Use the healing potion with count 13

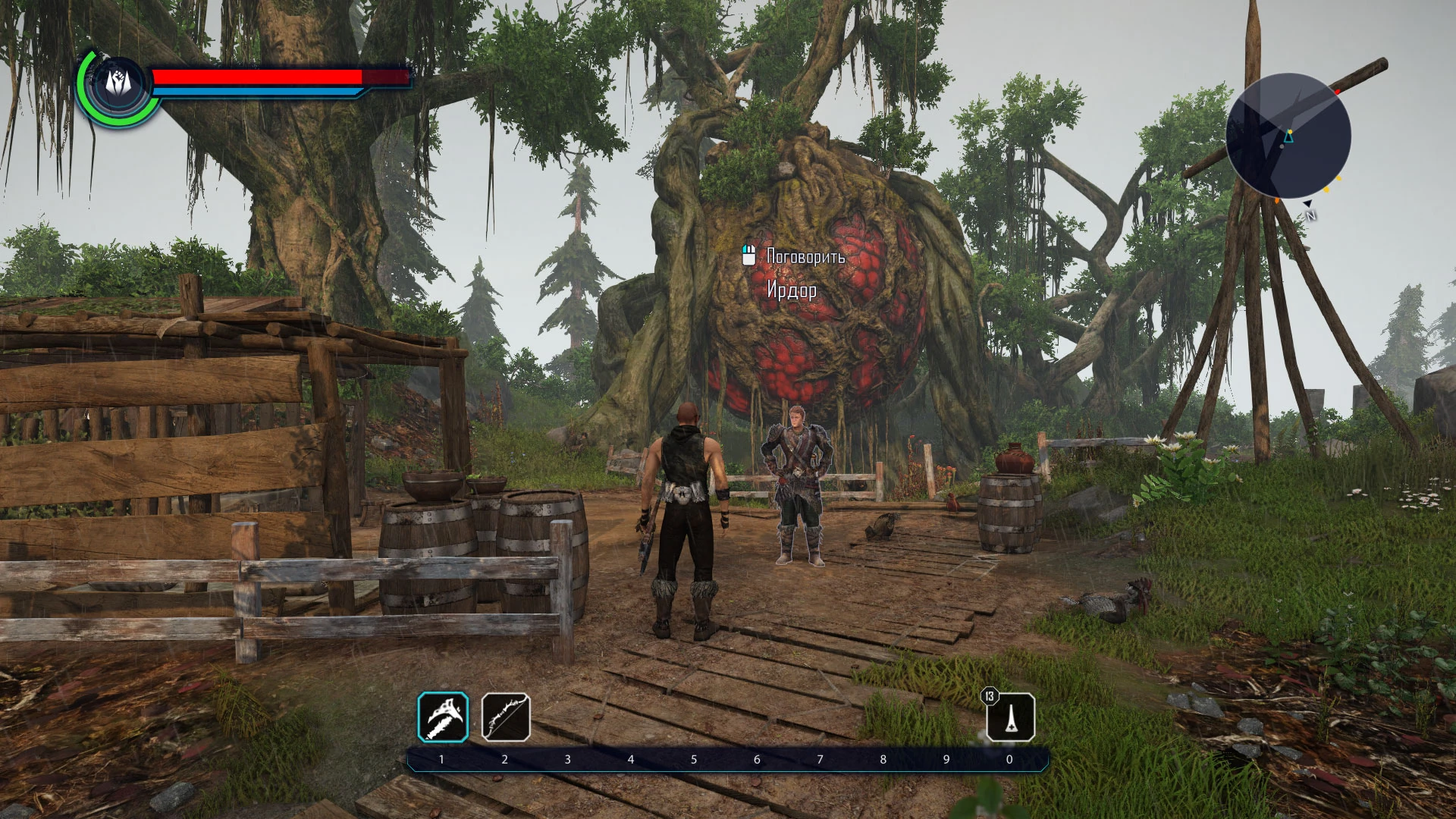(1010, 717)
